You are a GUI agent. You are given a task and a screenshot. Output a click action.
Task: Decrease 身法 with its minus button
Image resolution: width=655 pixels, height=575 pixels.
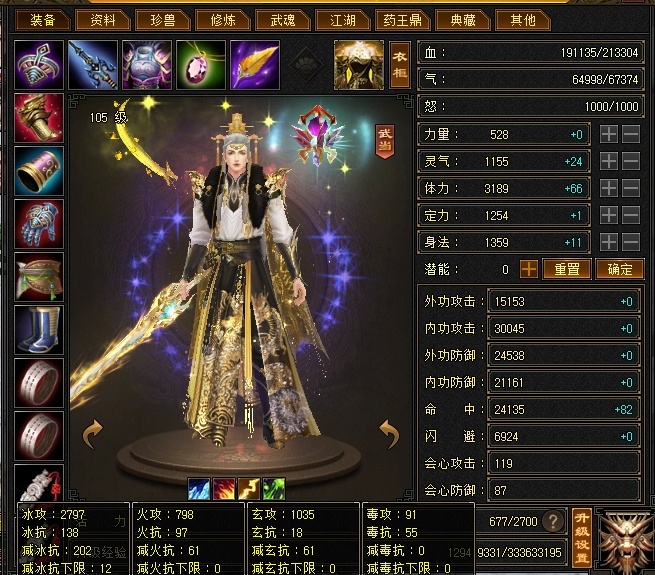pyautogui.click(x=631, y=242)
